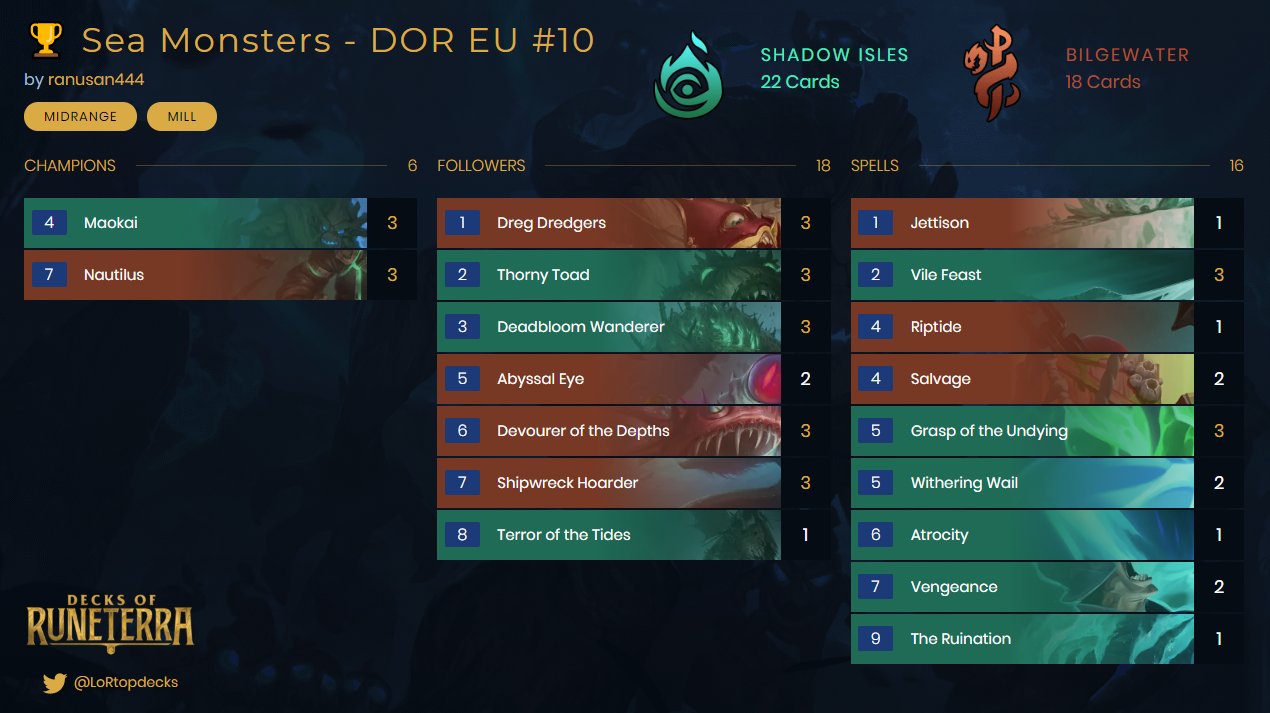Image resolution: width=1270 pixels, height=713 pixels.
Task: Click the Terror of the Tides card
Action: point(608,535)
